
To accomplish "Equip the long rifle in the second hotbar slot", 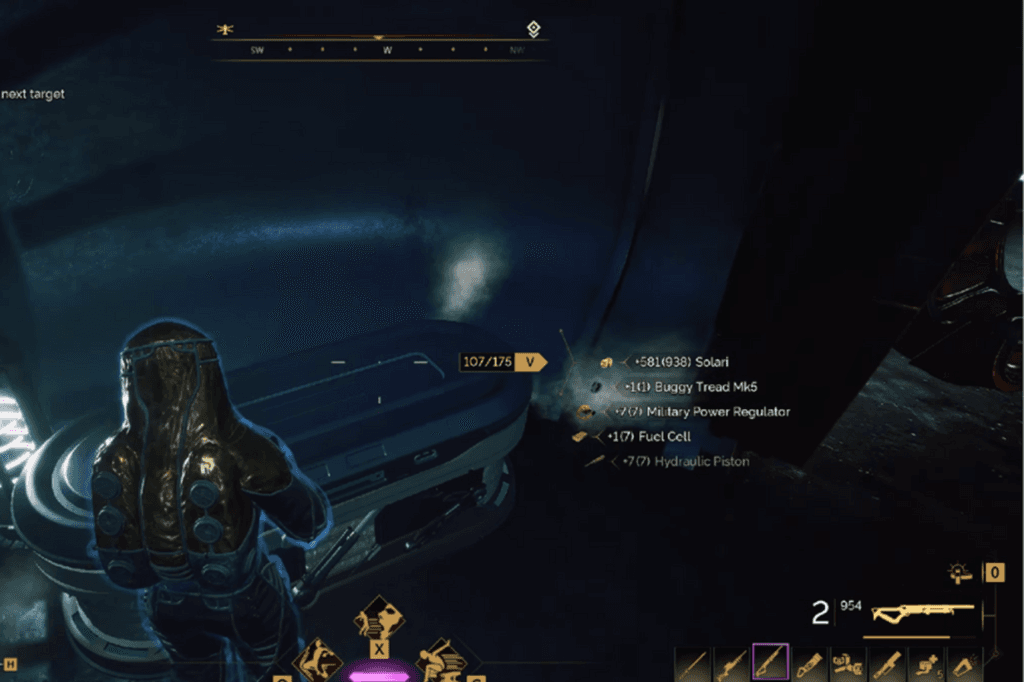I will pos(731,662).
